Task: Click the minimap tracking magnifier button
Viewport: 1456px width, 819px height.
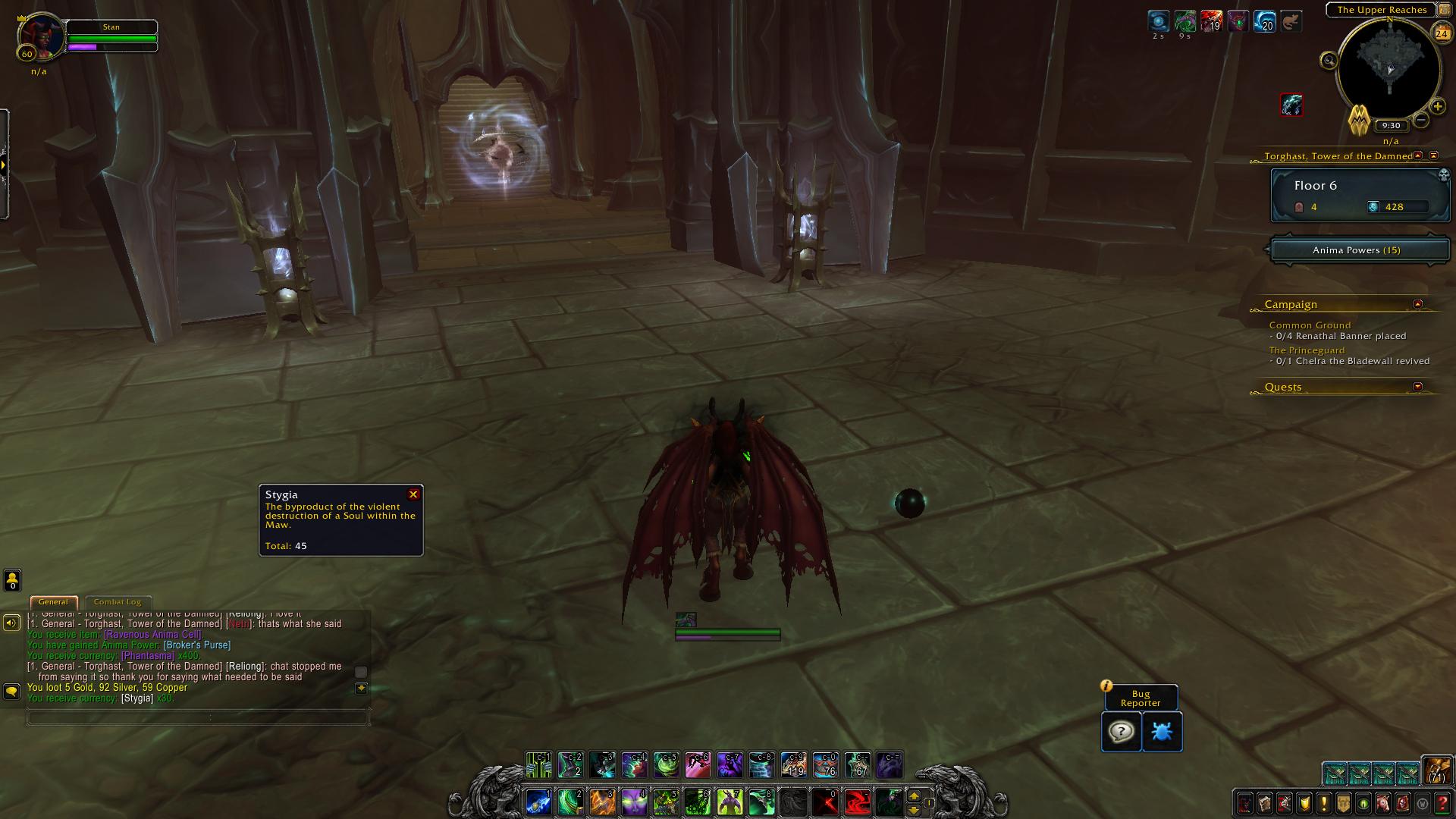Action: click(1329, 61)
